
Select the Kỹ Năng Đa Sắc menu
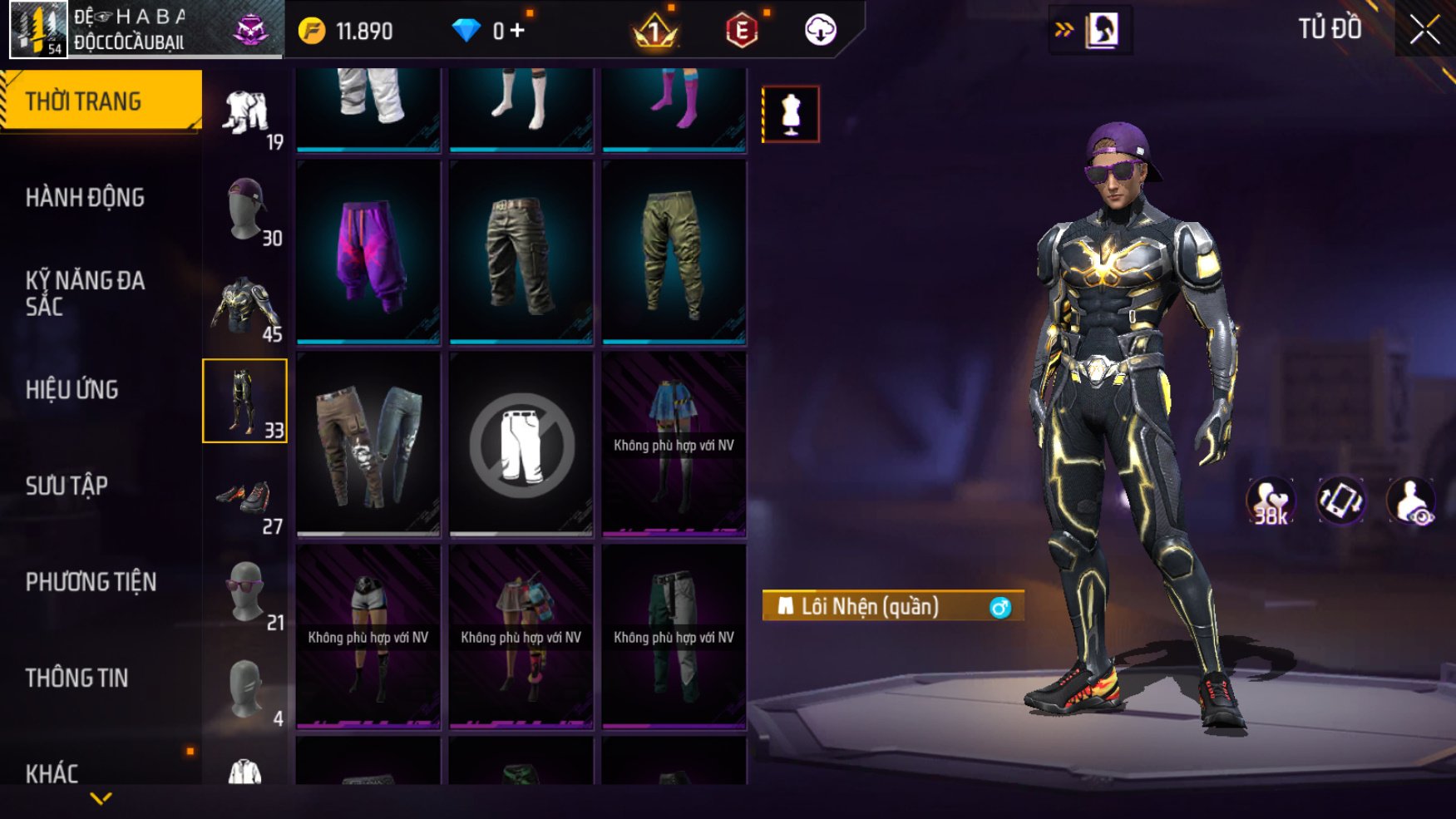coord(85,294)
